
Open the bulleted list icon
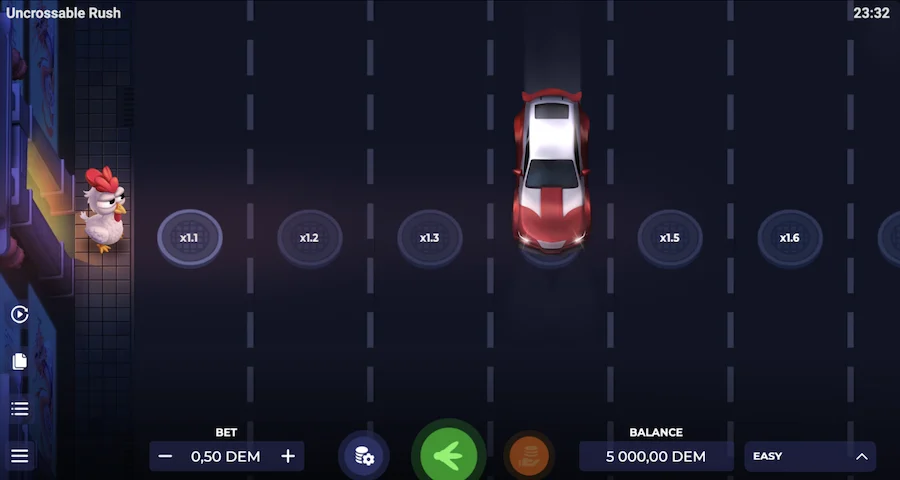[x=20, y=408]
